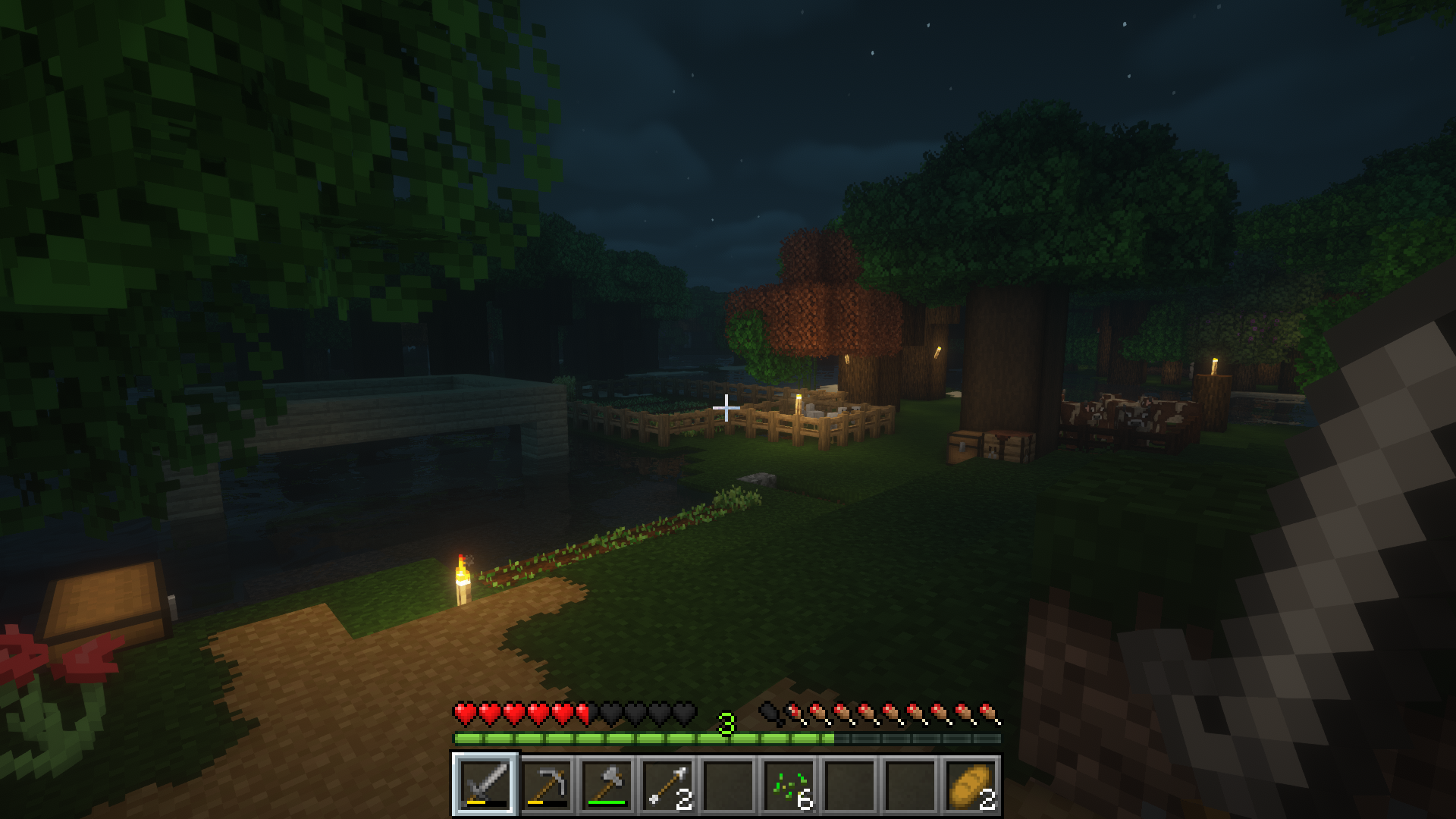Click the crosshair at screen center
The image size is (1456, 819).
point(726,407)
